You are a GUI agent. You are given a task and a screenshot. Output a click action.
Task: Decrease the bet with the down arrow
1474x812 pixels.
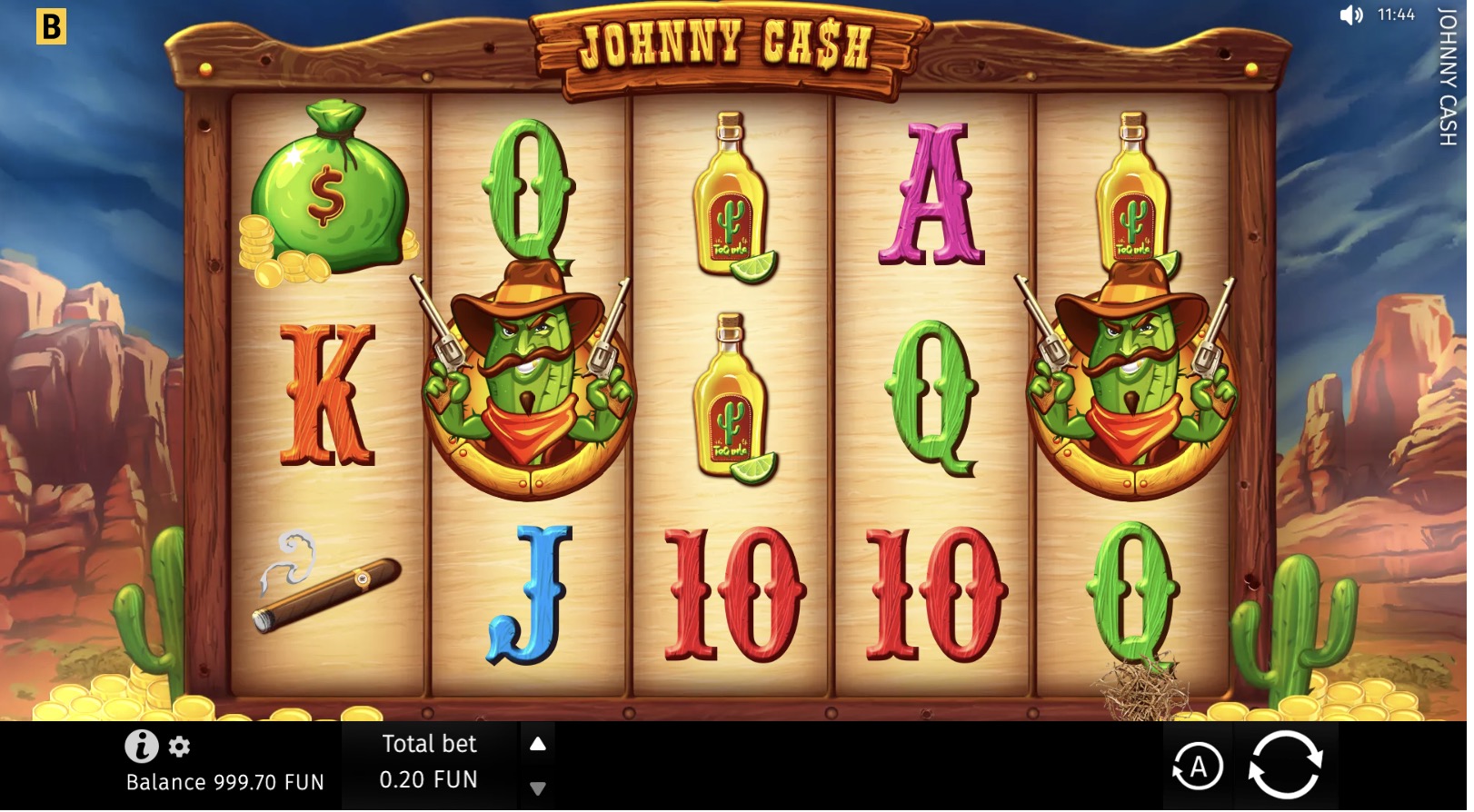click(538, 787)
